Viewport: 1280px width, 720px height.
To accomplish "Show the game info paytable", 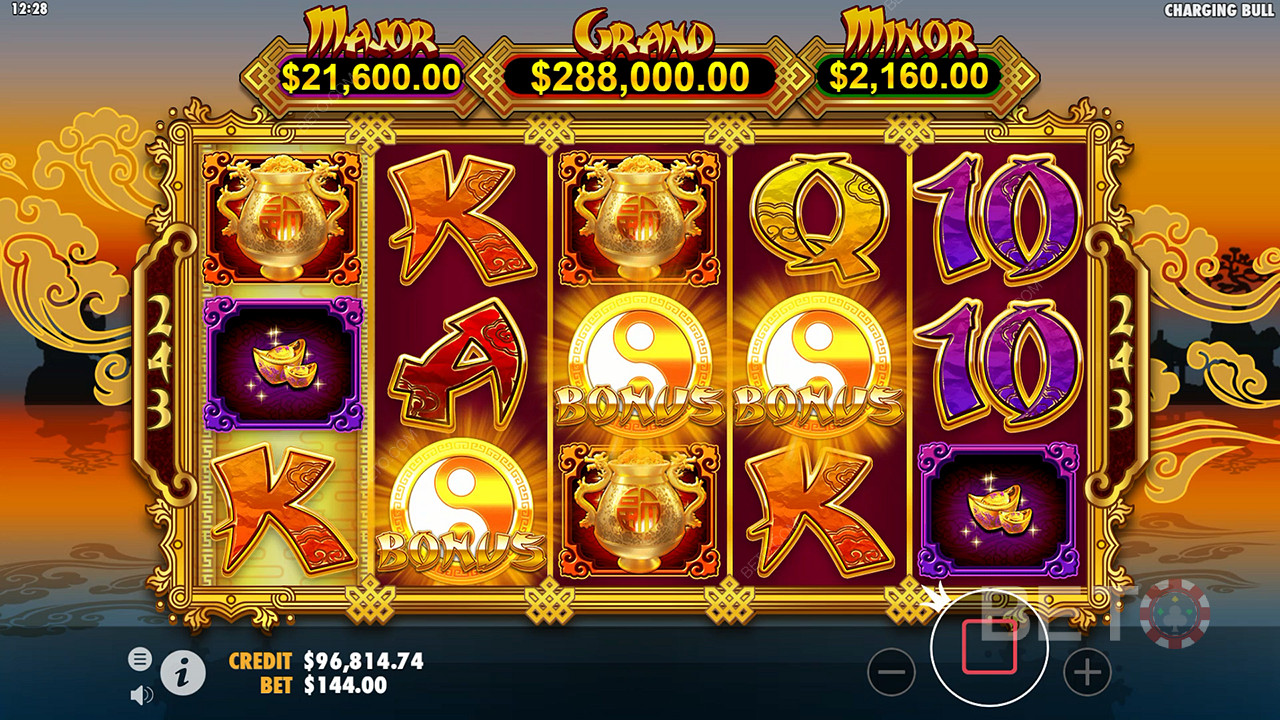I will [x=183, y=674].
